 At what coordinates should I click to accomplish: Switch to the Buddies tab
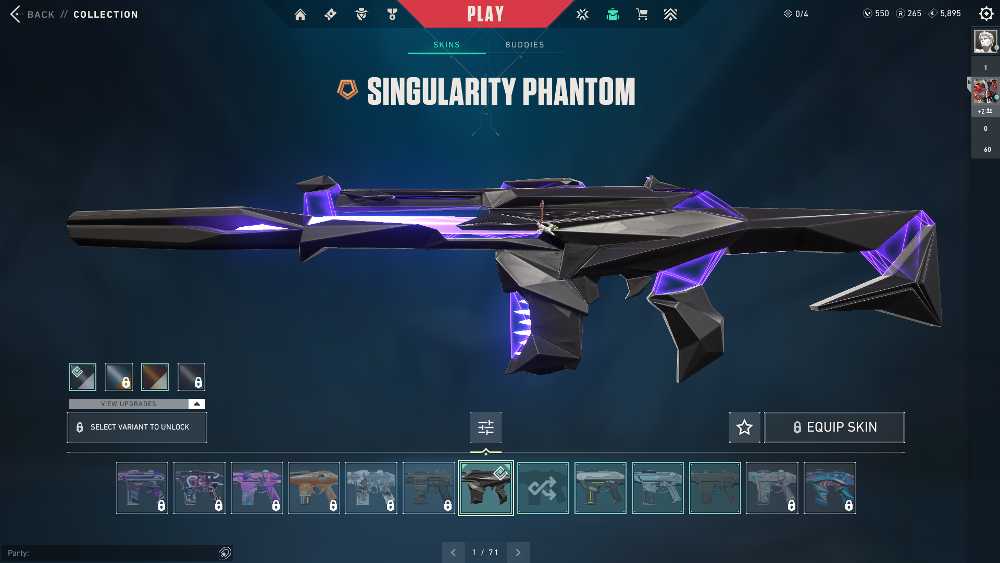(524, 45)
